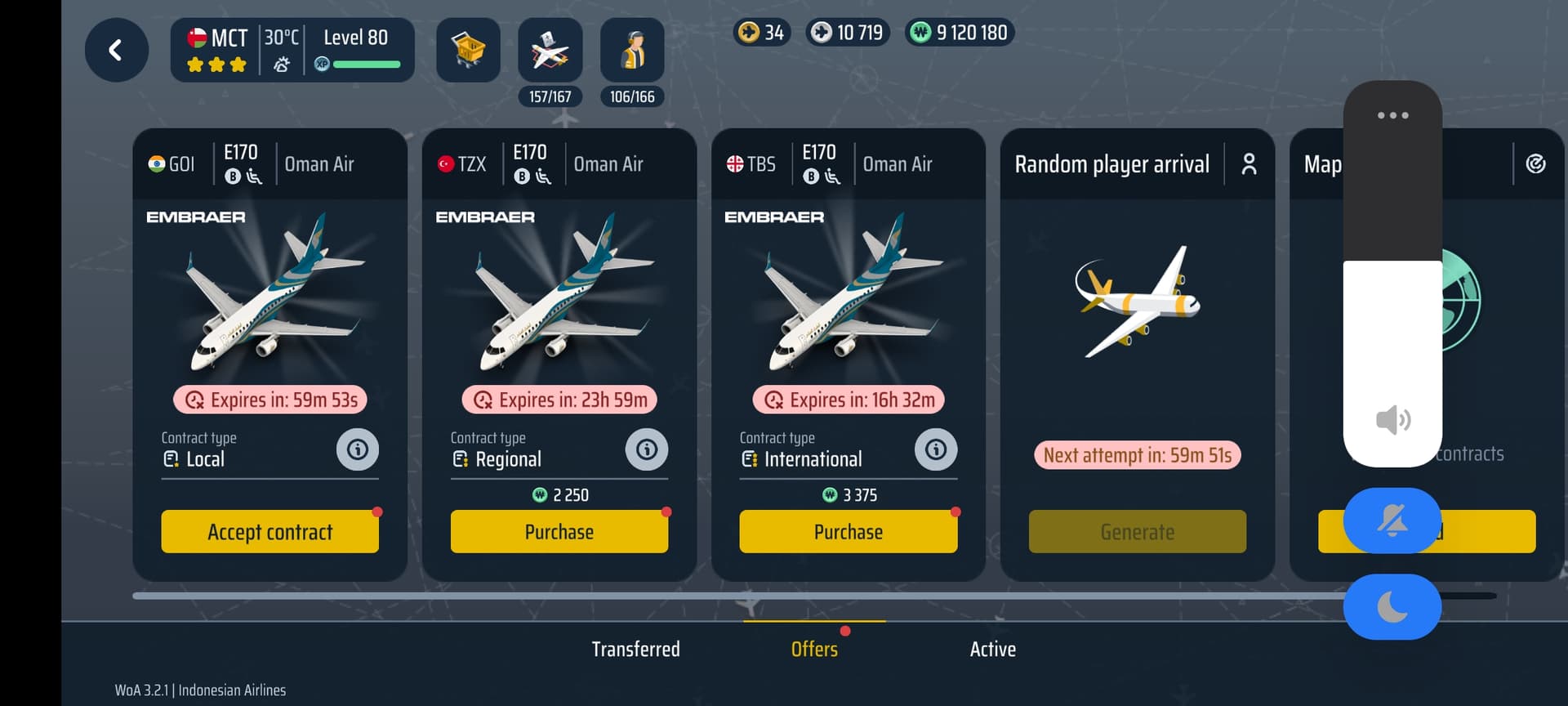Toggle the bell mute button
The height and width of the screenshot is (706, 1568).
pyautogui.click(x=1392, y=521)
